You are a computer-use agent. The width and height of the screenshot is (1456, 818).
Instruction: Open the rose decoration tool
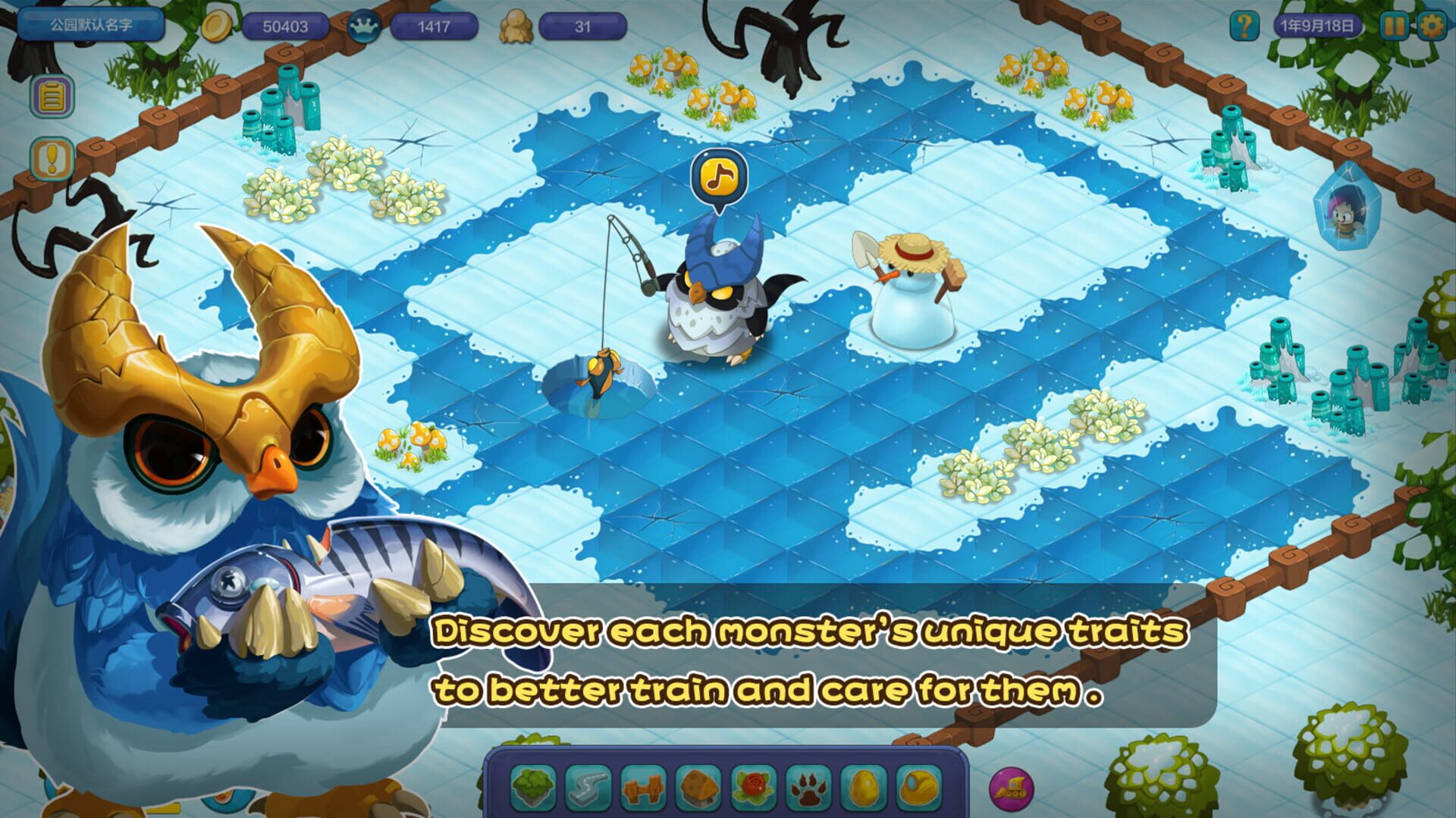(x=752, y=788)
